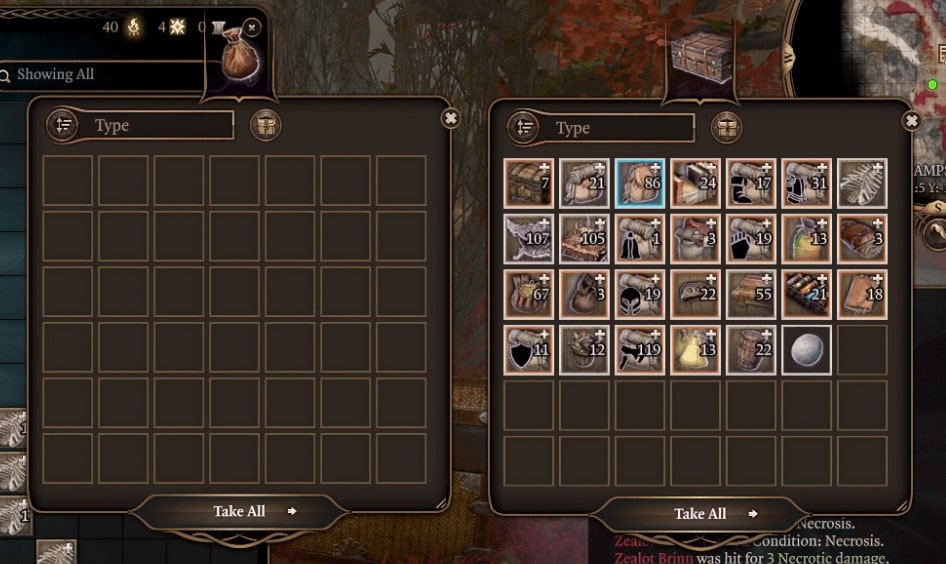Screen dimensions: 946x564
Task: Select the gold coin pouch with 67 items
Action: pyautogui.click(x=529, y=294)
